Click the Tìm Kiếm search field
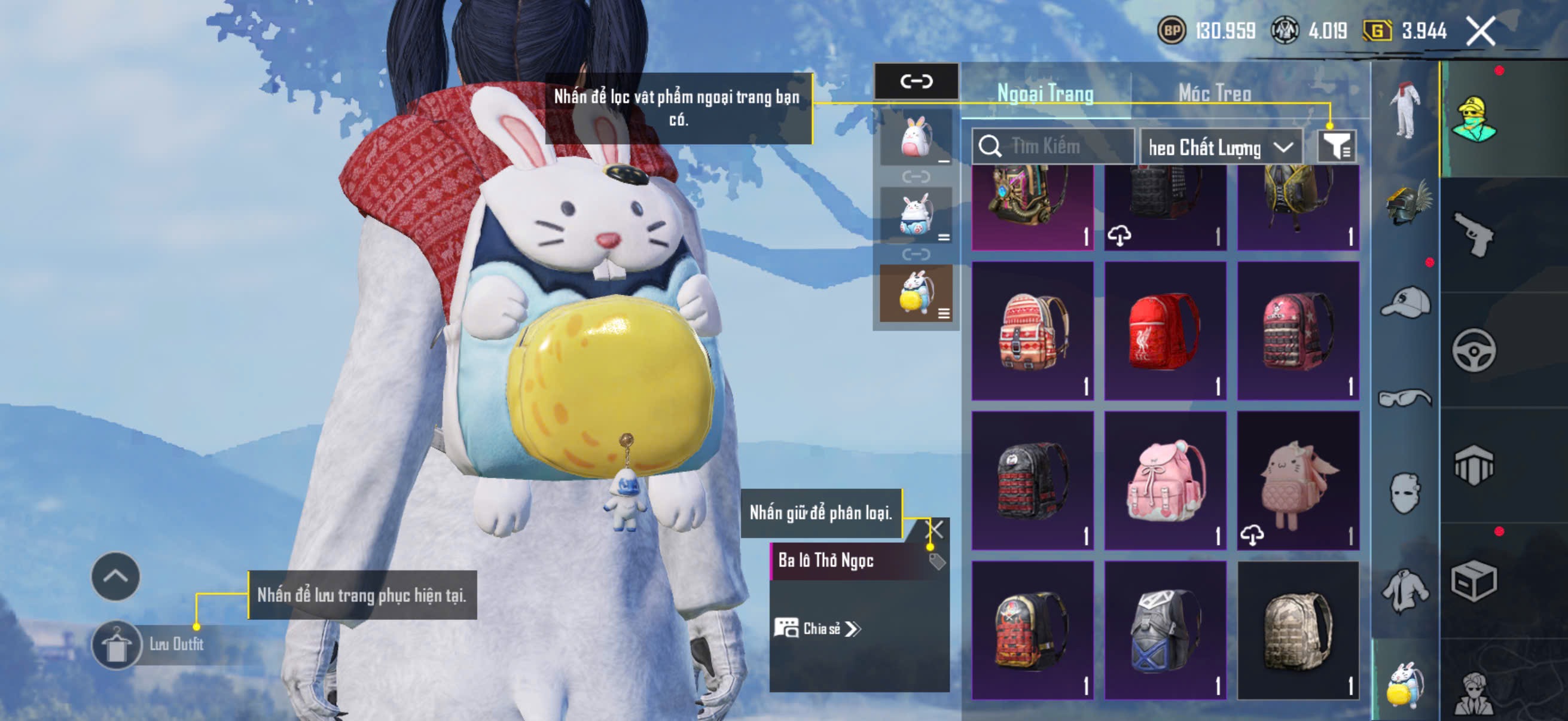The image size is (1568, 721). [x=1059, y=146]
